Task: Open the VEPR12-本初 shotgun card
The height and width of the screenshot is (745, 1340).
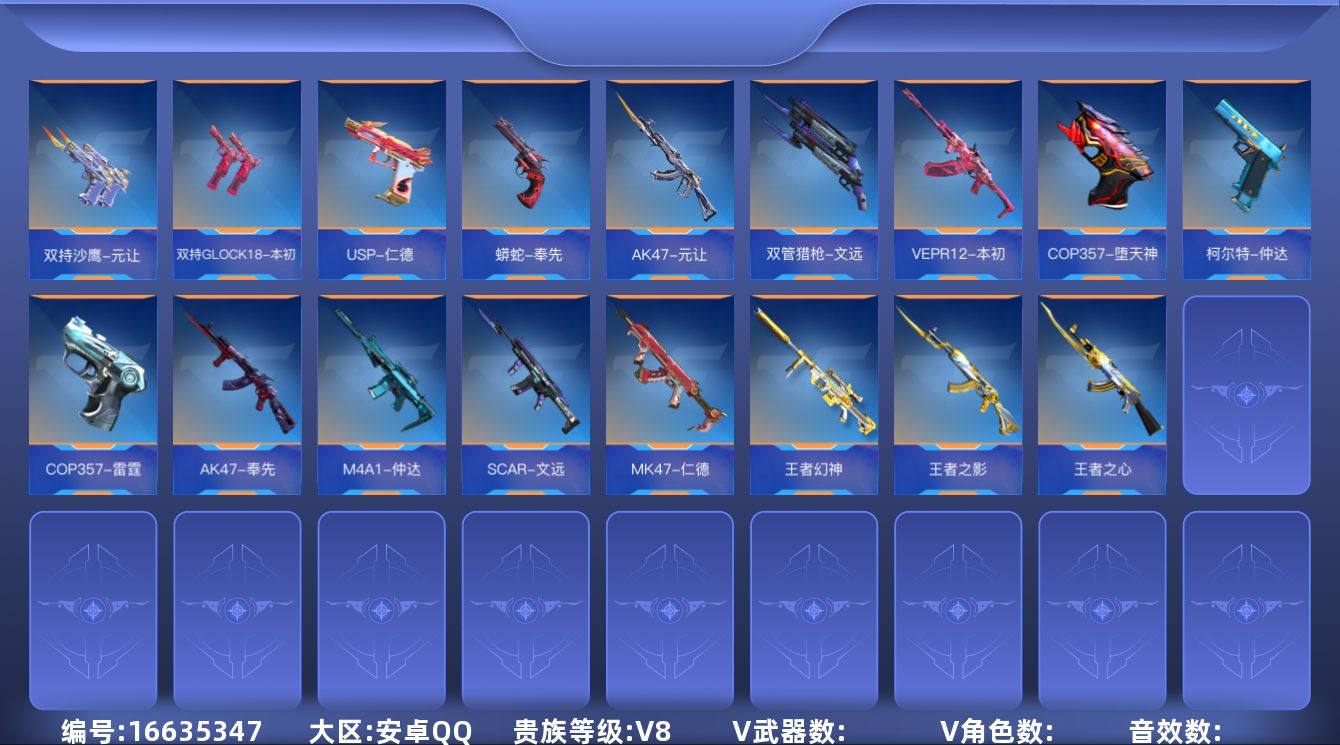Action: (958, 175)
